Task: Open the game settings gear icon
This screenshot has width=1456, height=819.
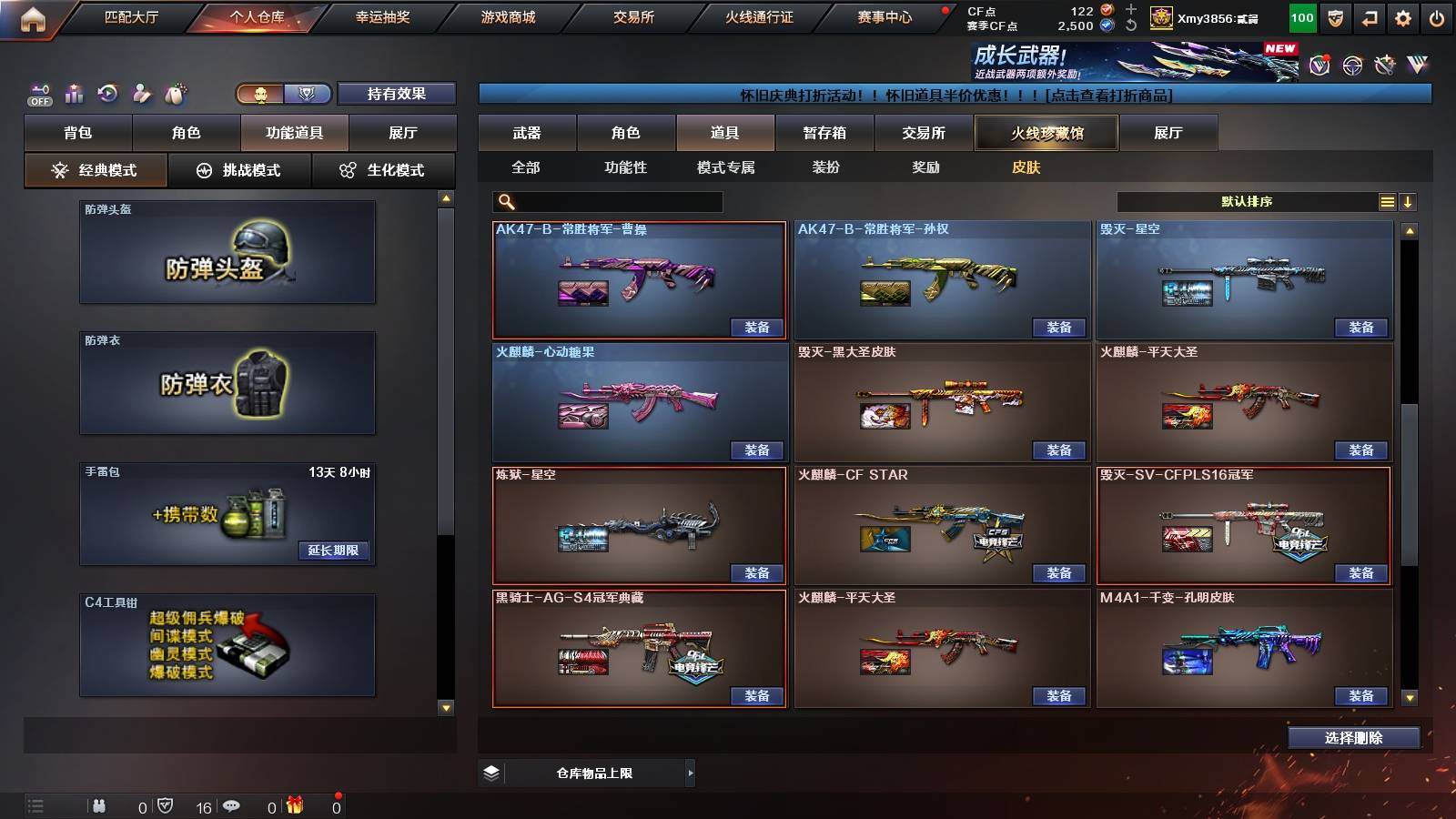Action: pos(1402,16)
